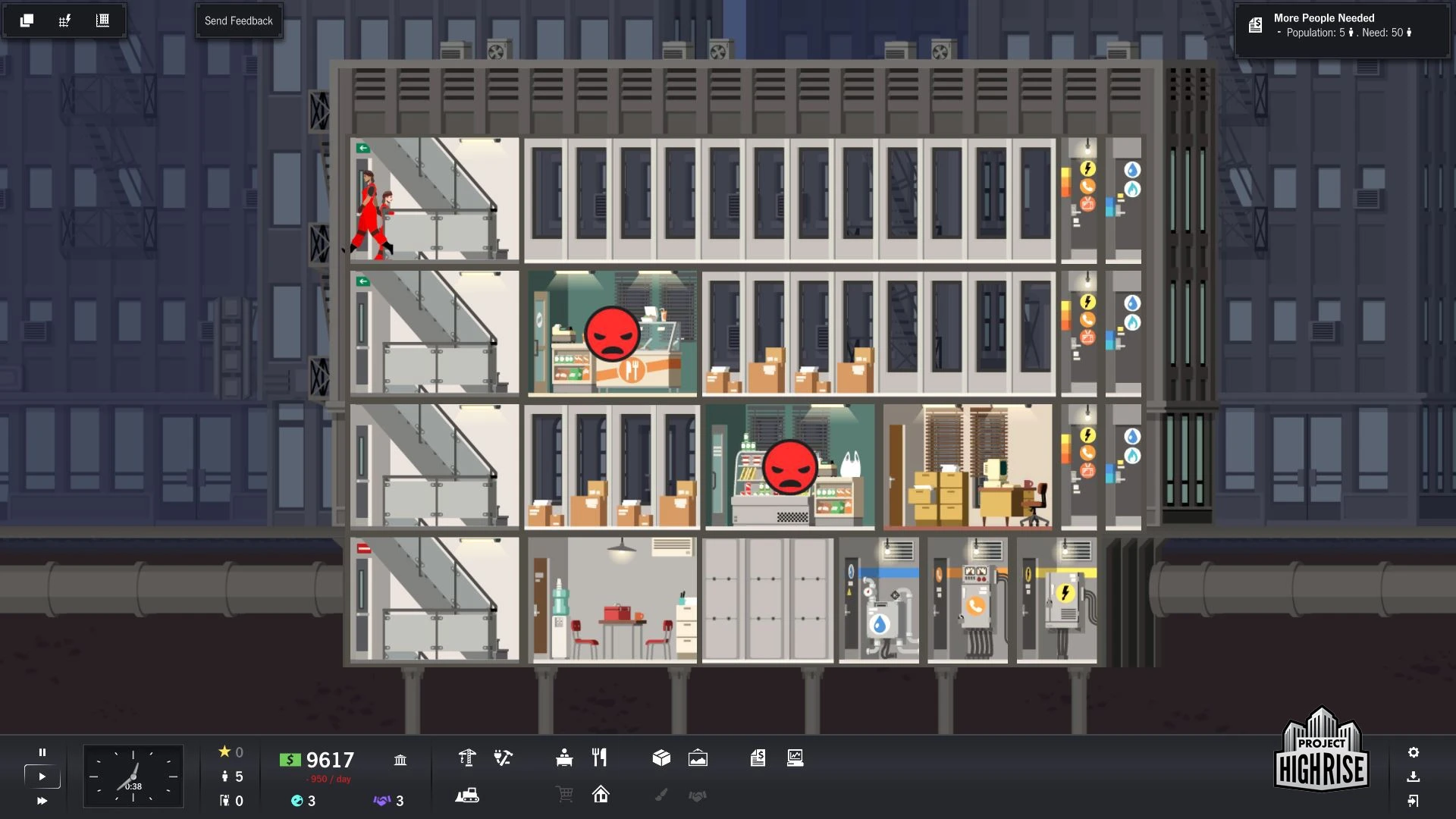Open the contracts dollar document panel
Image resolution: width=1456 pixels, height=819 pixels.
[758, 758]
